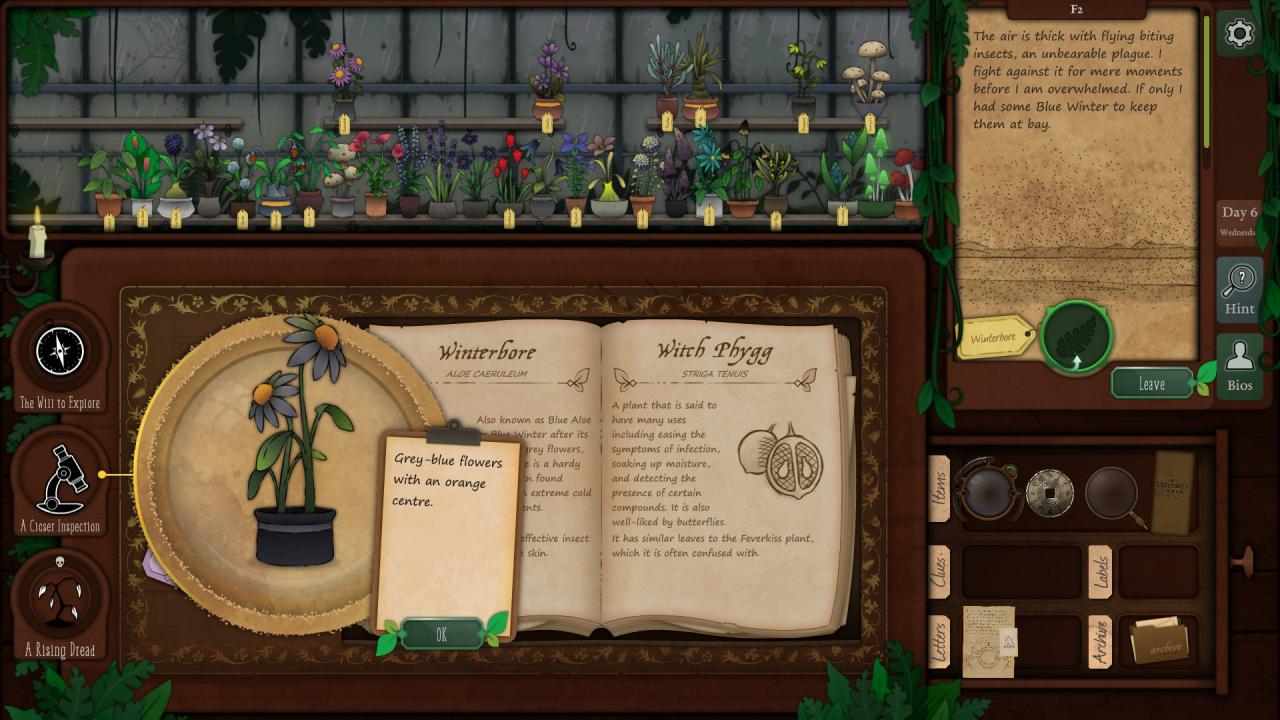The image size is (1280, 720).
Task: Open the Archive tab
Action: point(1099,642)
